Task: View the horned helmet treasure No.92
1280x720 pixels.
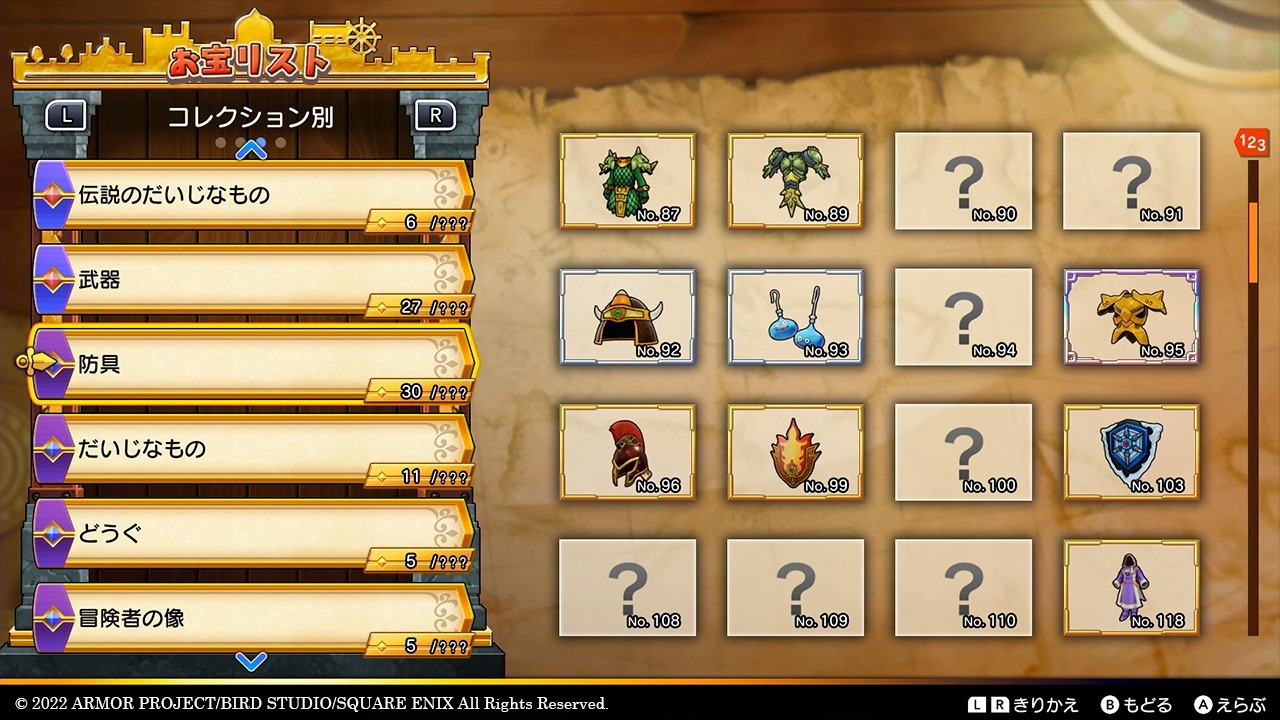Action: tap(628, 316)
